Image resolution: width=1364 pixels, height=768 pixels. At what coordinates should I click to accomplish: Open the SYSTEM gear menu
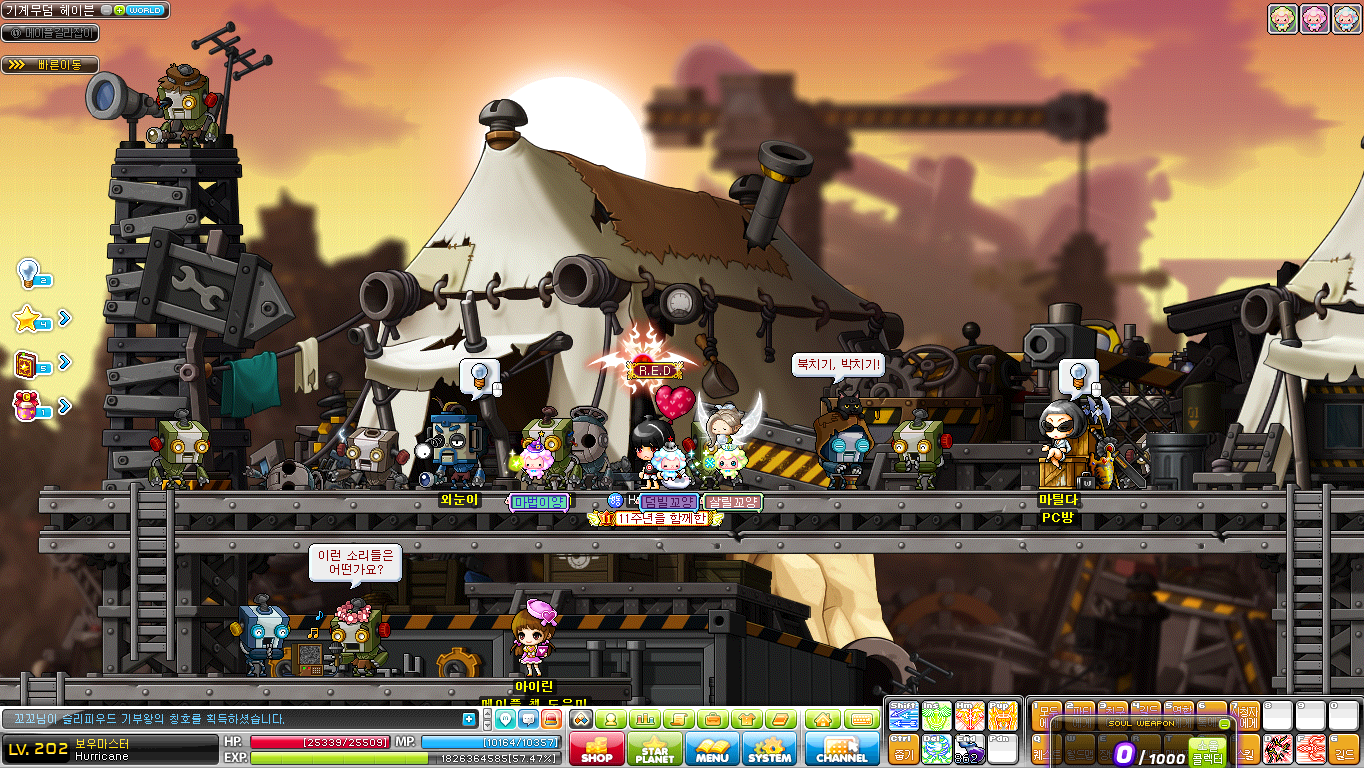coord(769,749)
